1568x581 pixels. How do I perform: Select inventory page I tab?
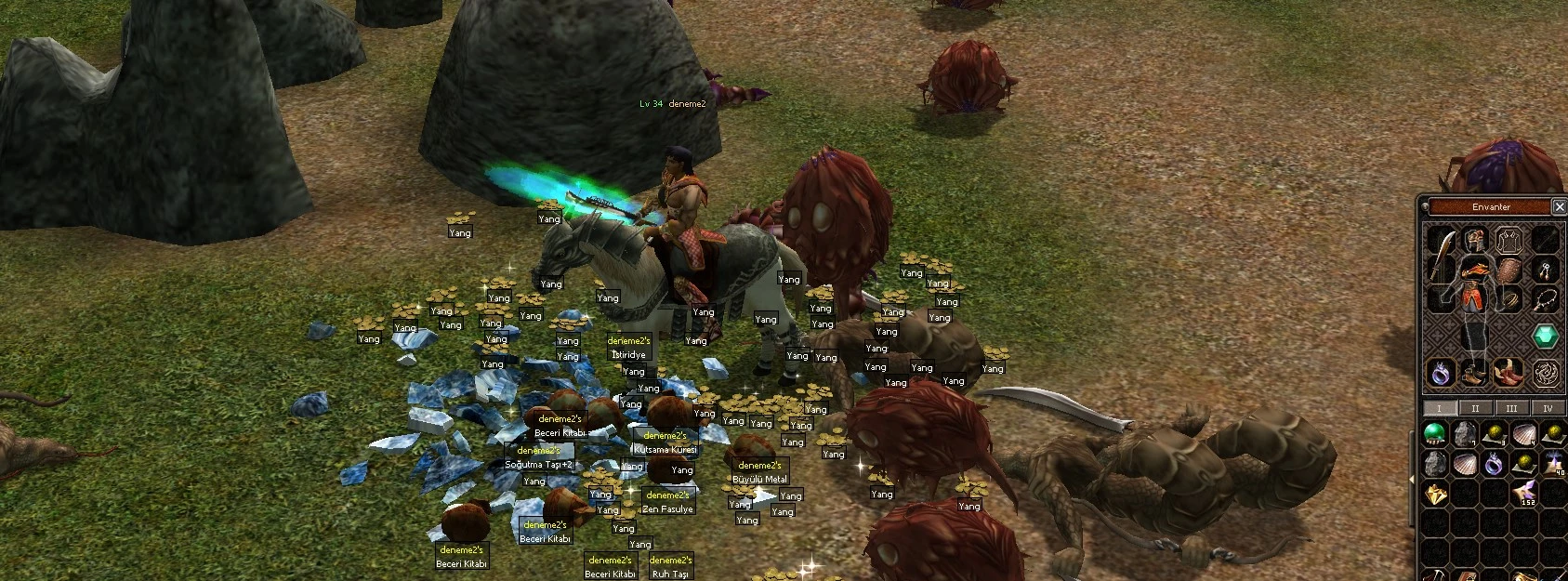click(x=1439, y=408)
